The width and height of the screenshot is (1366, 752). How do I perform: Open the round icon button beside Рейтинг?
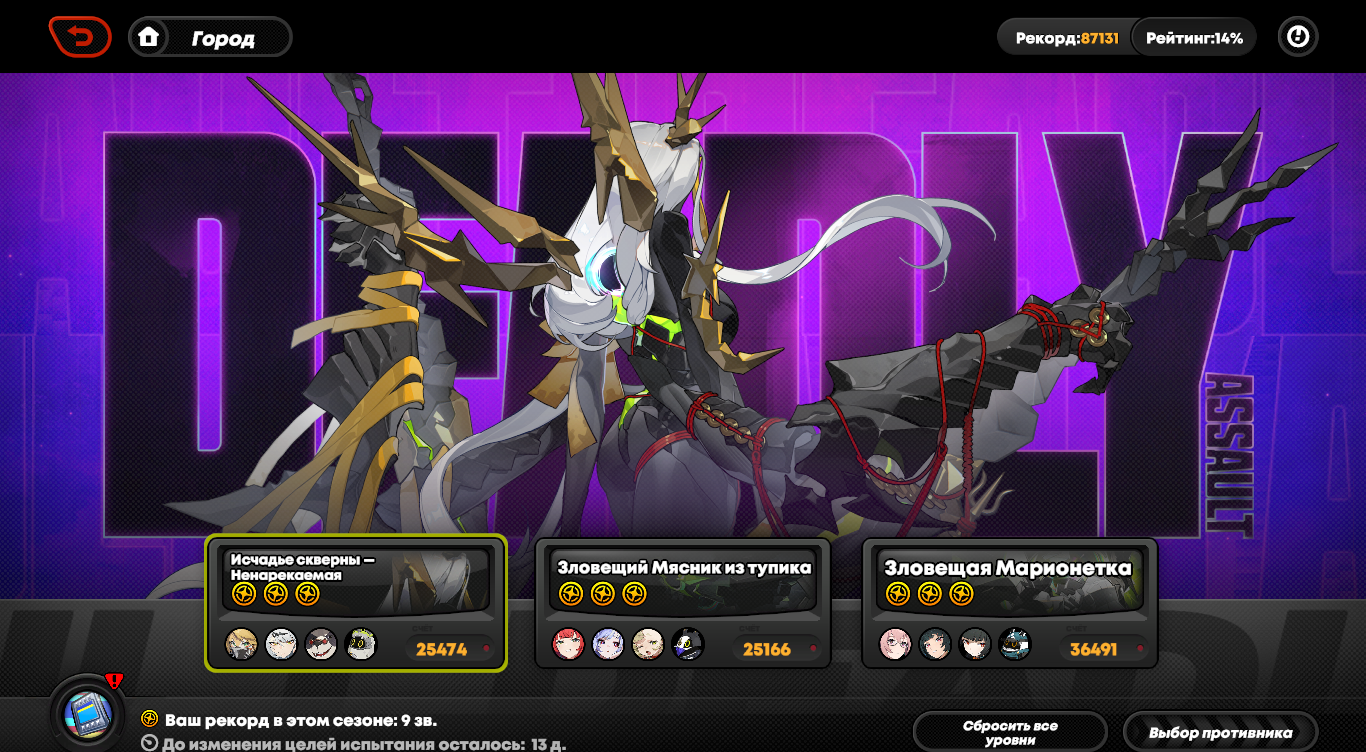coord(1297,38)
